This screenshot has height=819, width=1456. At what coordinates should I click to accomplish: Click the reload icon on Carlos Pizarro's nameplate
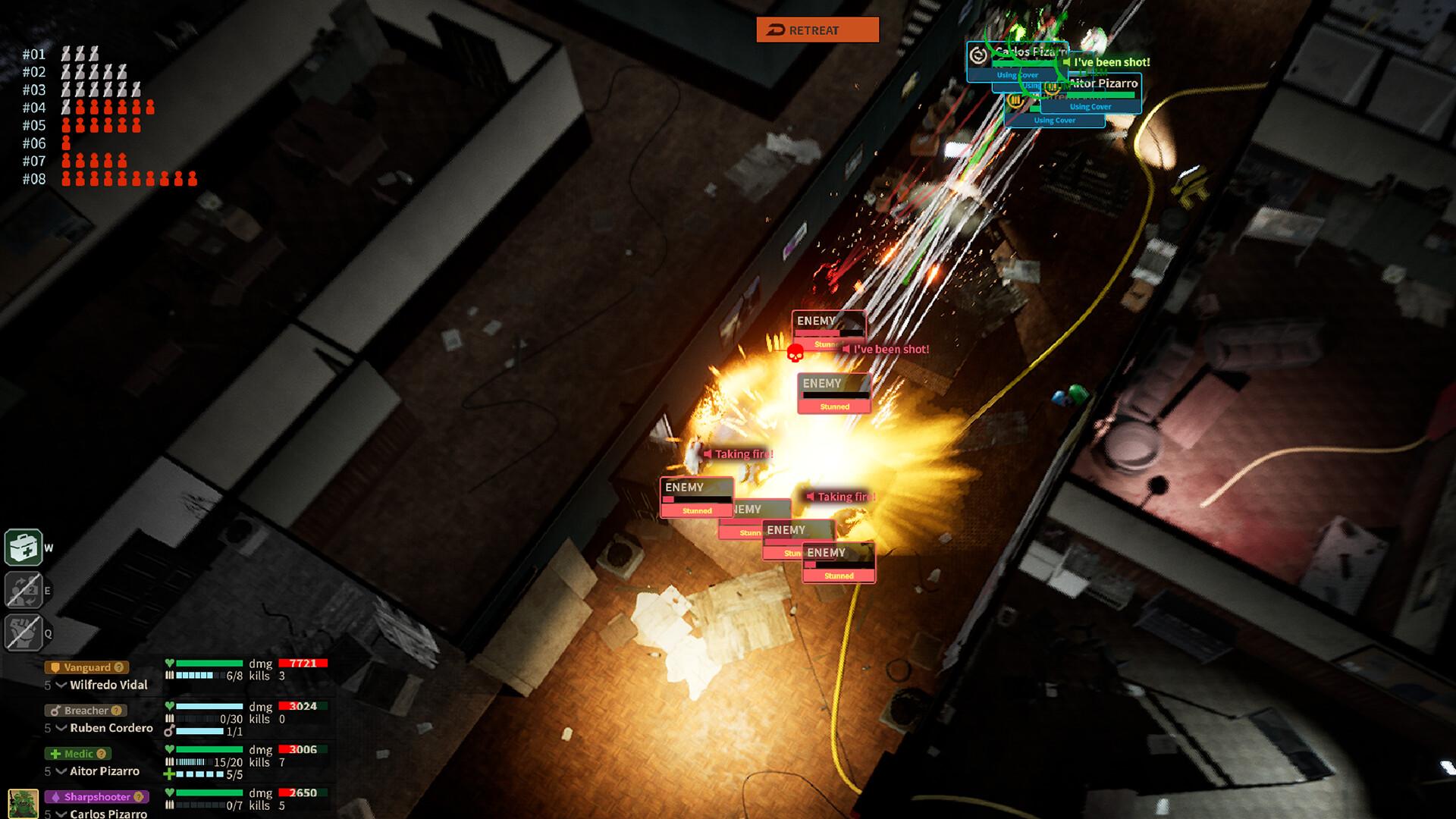[980, 55]
